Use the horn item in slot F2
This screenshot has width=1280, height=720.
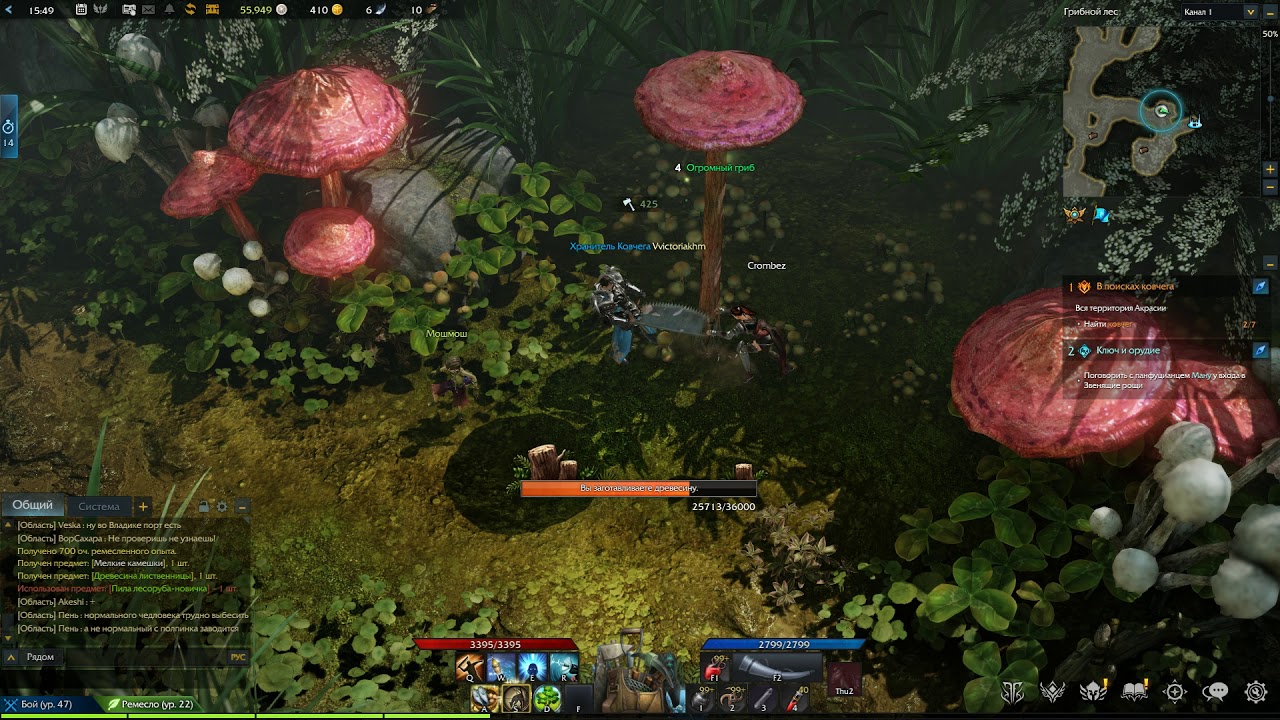[778, 667]
